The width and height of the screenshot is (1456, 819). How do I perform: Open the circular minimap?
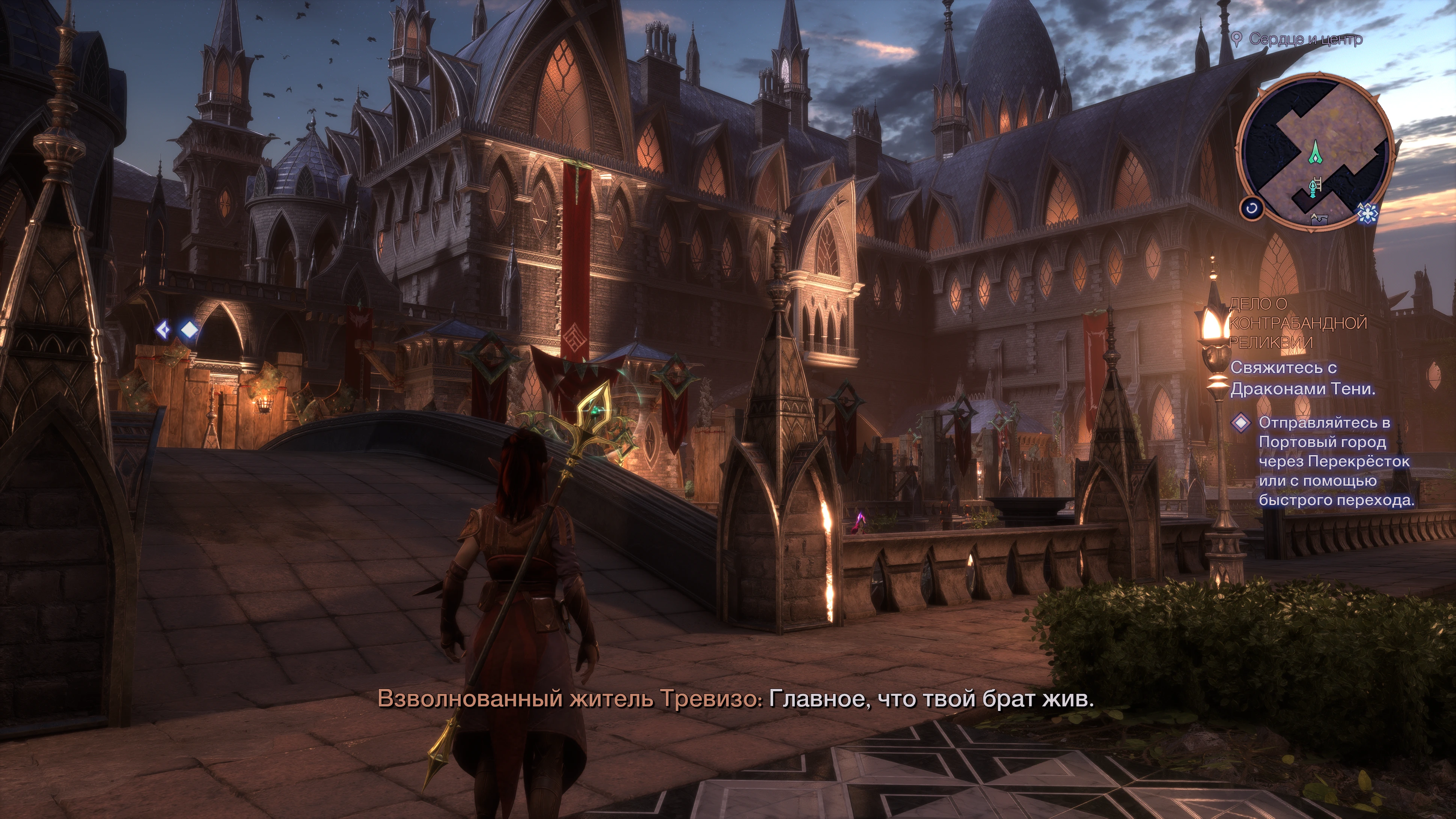(1315, 151)
